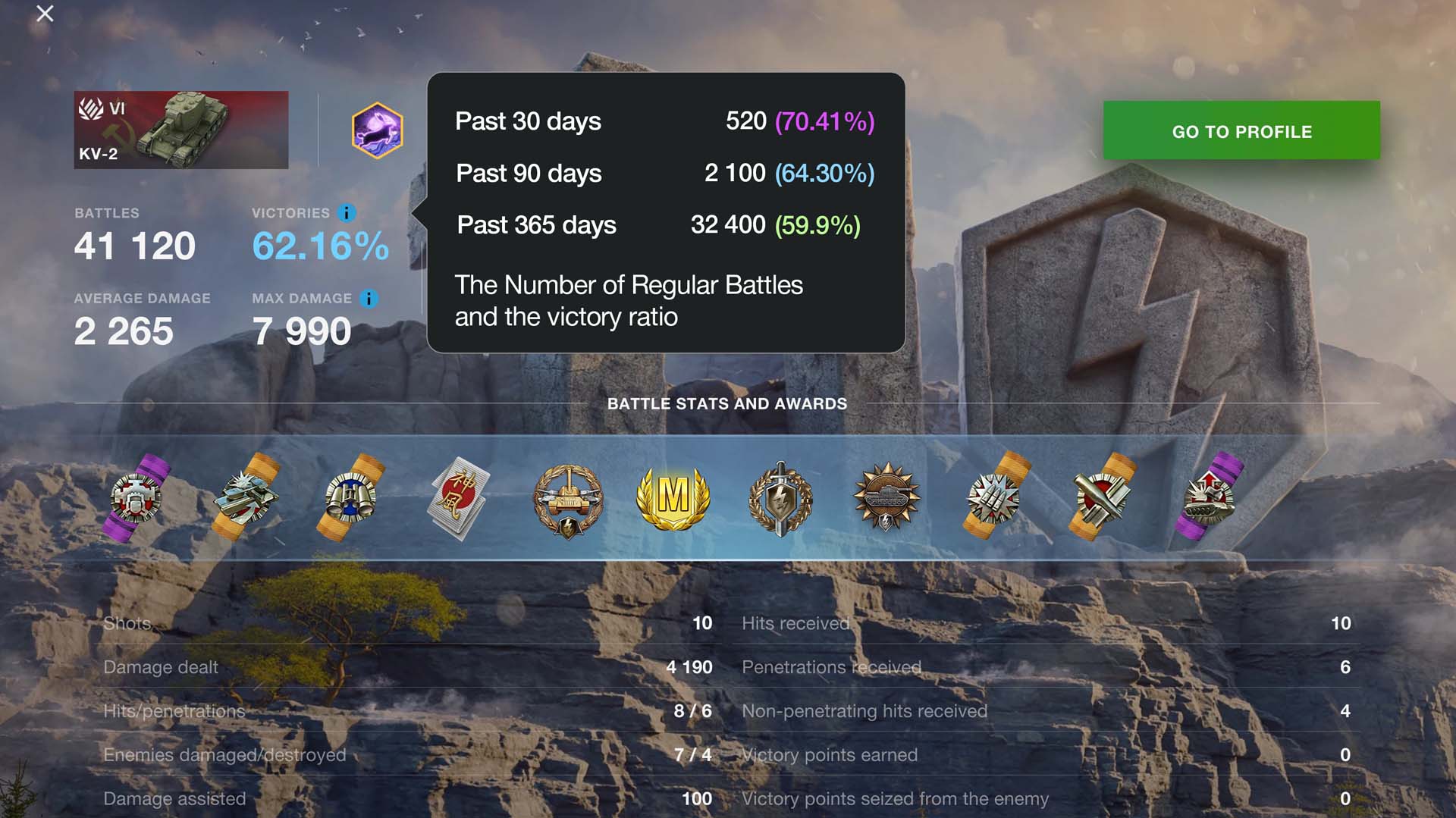Select the Kamikaze paper award
The image size is (1456, 818).
[x=459, y=498]
